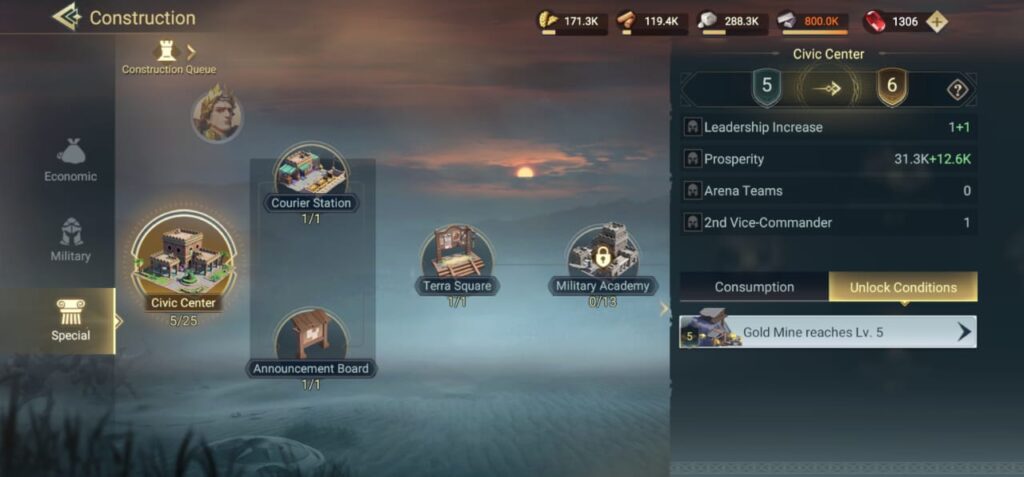Screen dimensions: 1024x477
Task: Go to the Gold Mine Lv. 5 requirement
Action: click(828, 332)
